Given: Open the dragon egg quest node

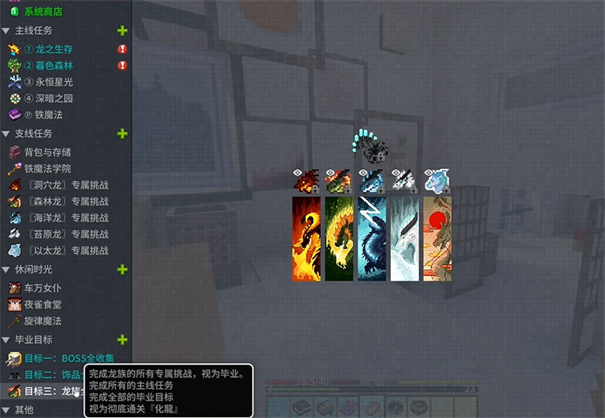Looking at the screenshot, I should 377,152.
